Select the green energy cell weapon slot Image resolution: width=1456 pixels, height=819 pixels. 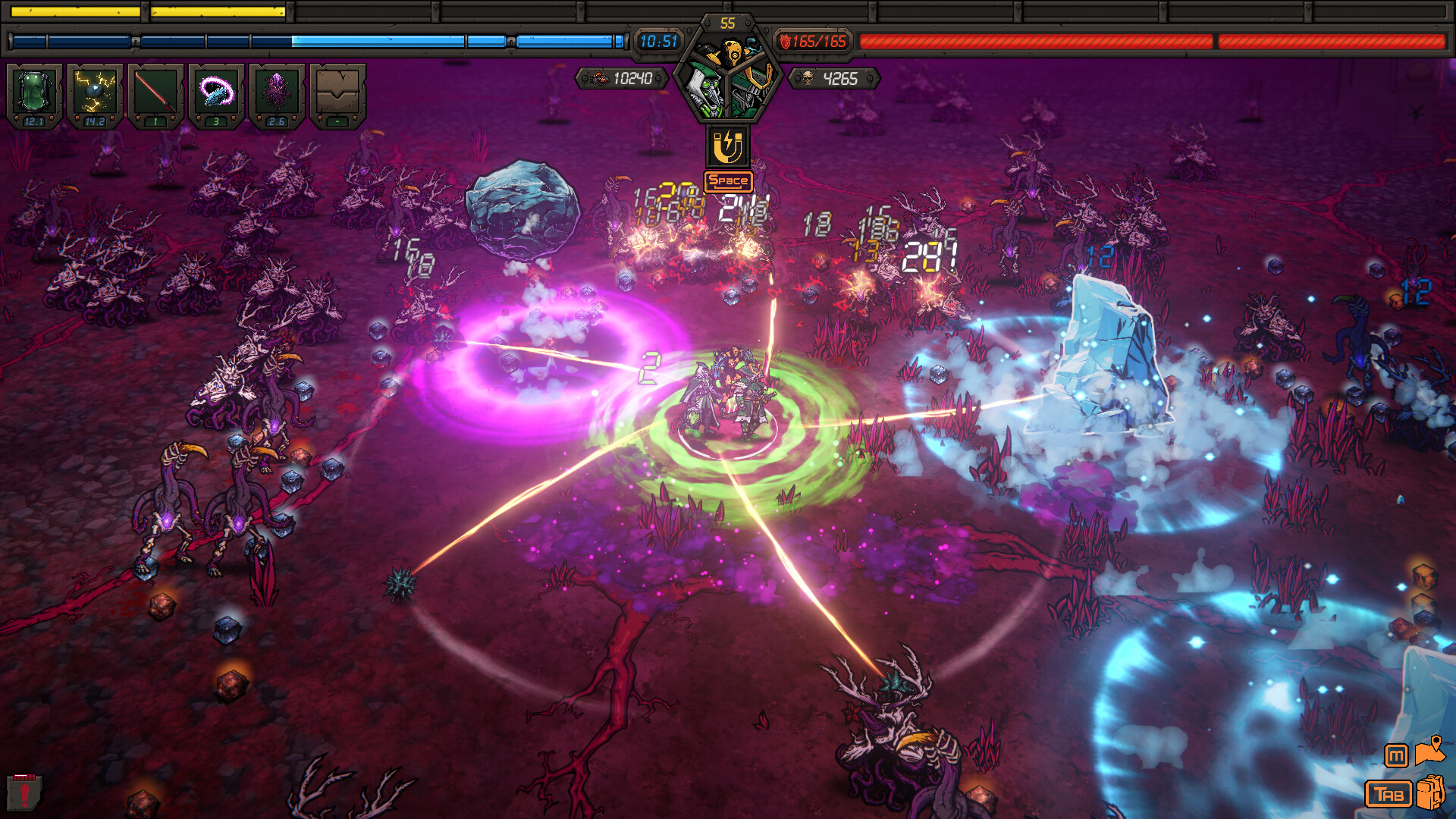click(x=34, y=91)
